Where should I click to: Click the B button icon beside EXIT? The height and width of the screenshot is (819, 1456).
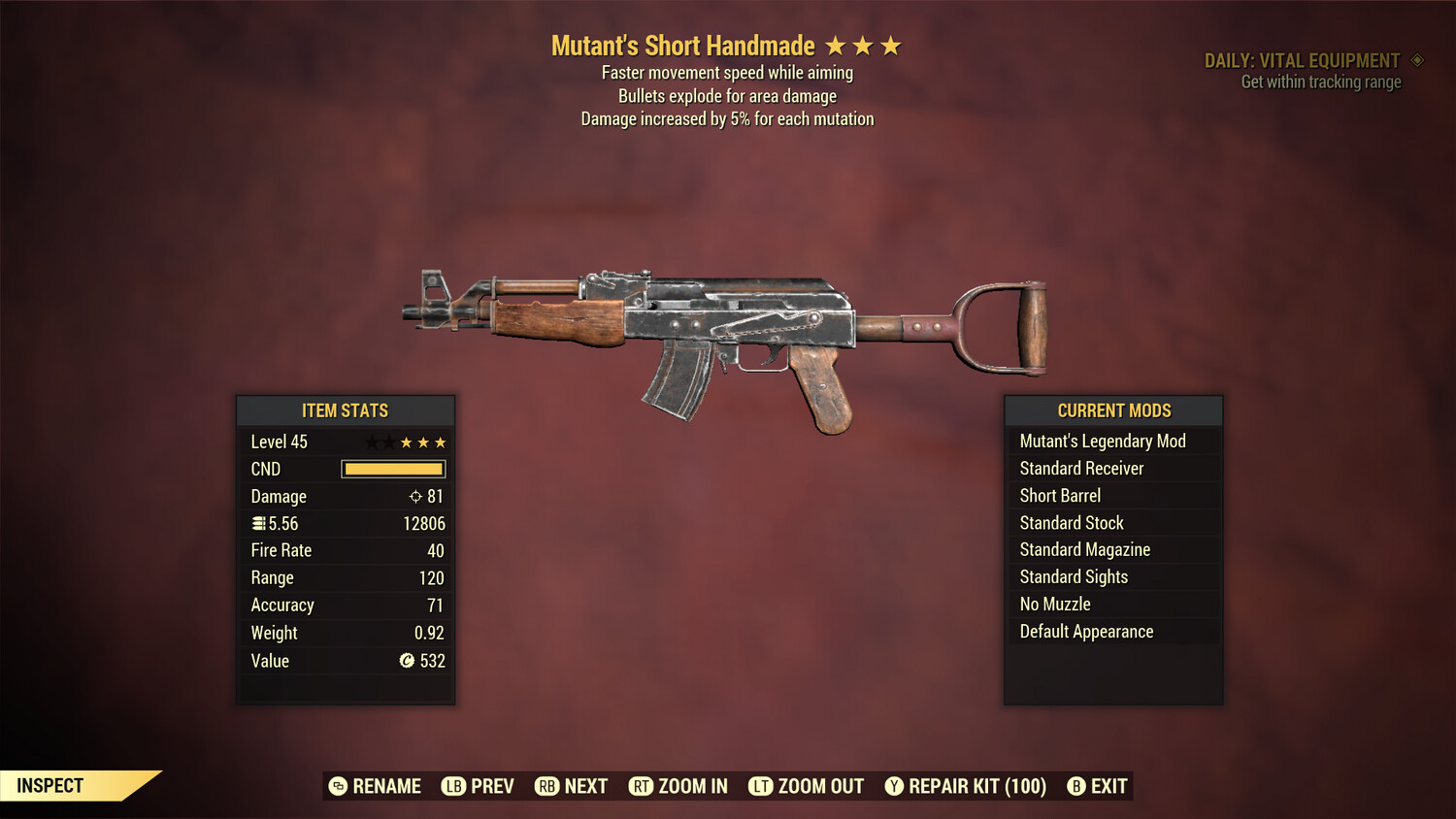coord(1076,786)
